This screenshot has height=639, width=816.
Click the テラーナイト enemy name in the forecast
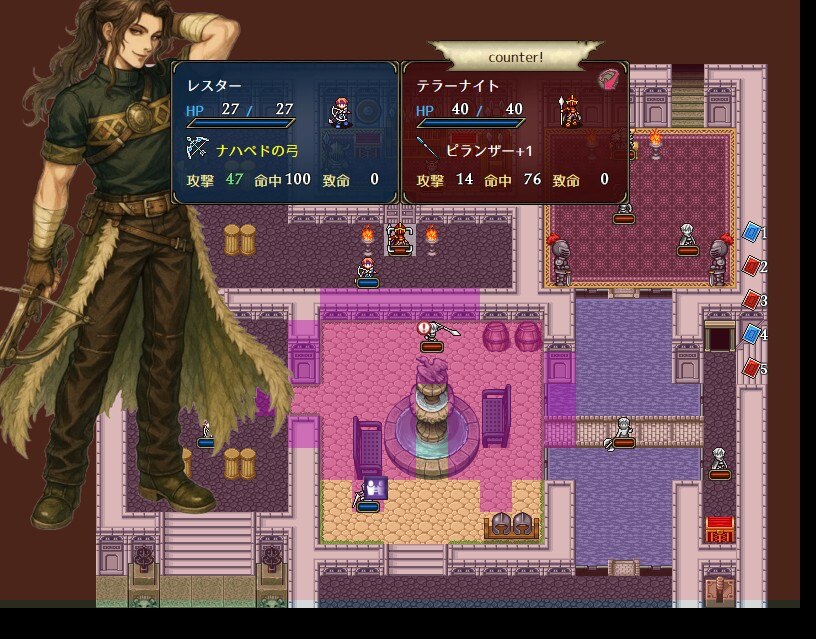[457, 86]
